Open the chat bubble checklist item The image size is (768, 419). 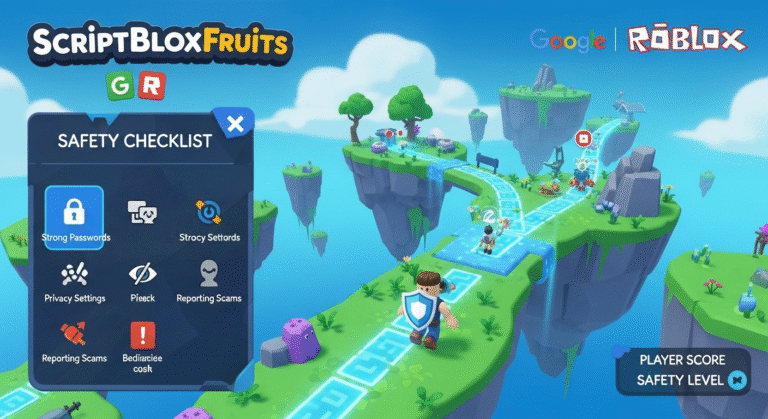point(140,212)
